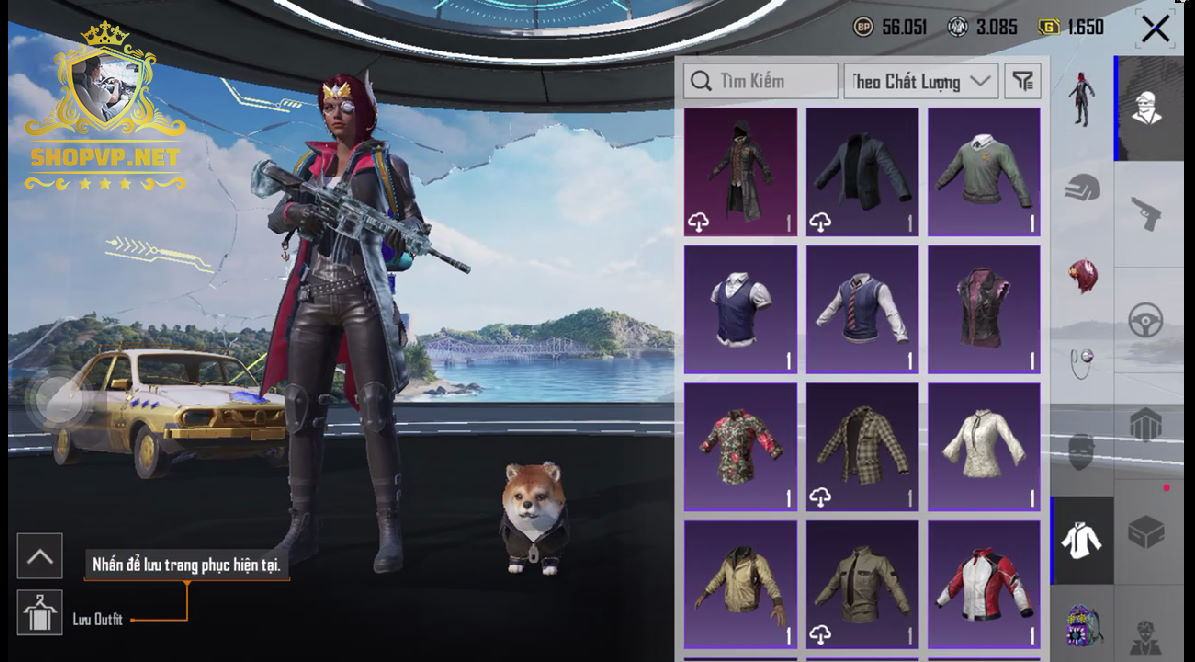Switch to the helmet category tab
Image resolution: width=1195 pixels, height=662 pixels.
1082,187
